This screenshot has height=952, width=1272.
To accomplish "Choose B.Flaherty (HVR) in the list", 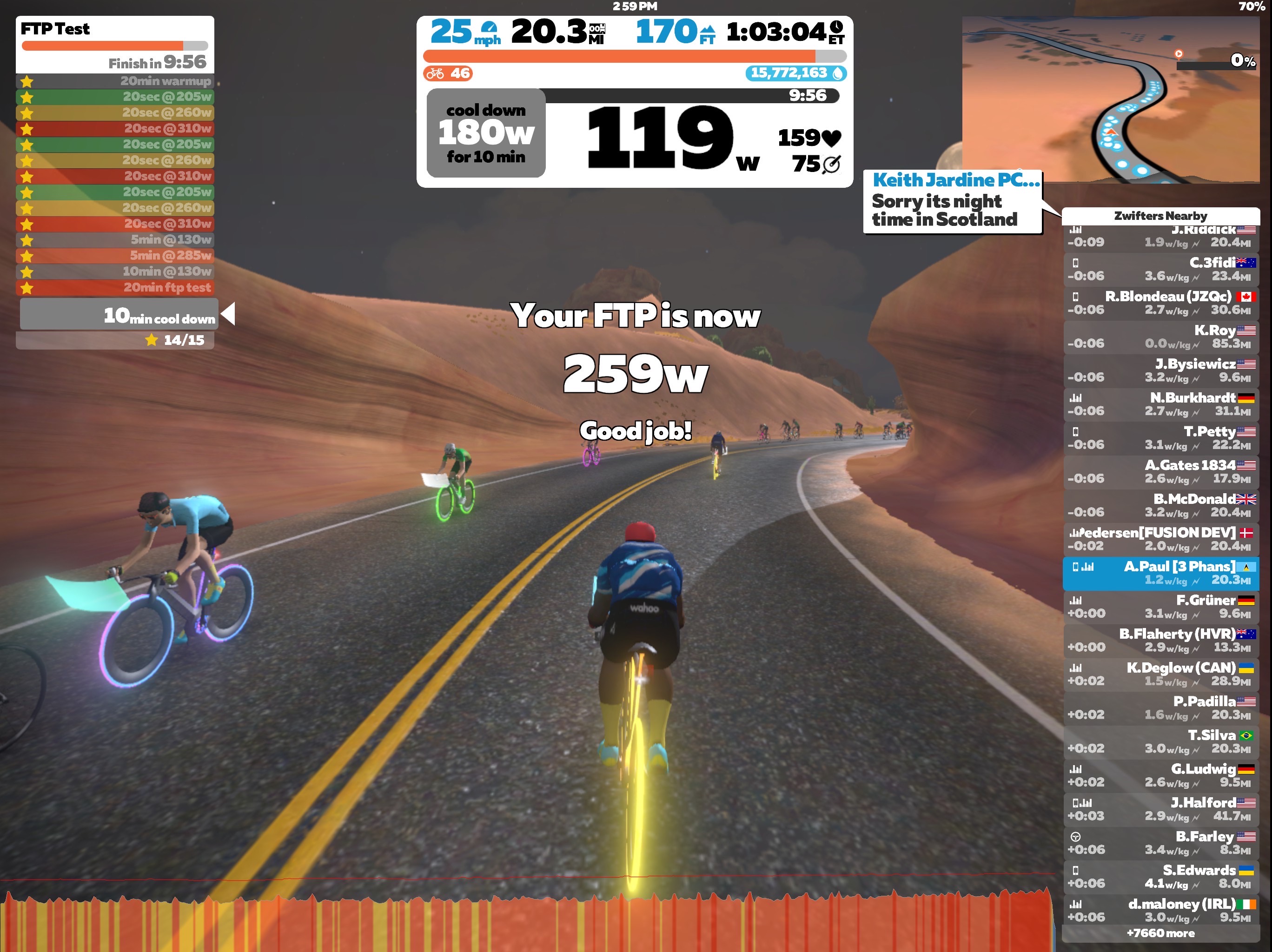I will pyautogui.click(x=1160, y=641).
